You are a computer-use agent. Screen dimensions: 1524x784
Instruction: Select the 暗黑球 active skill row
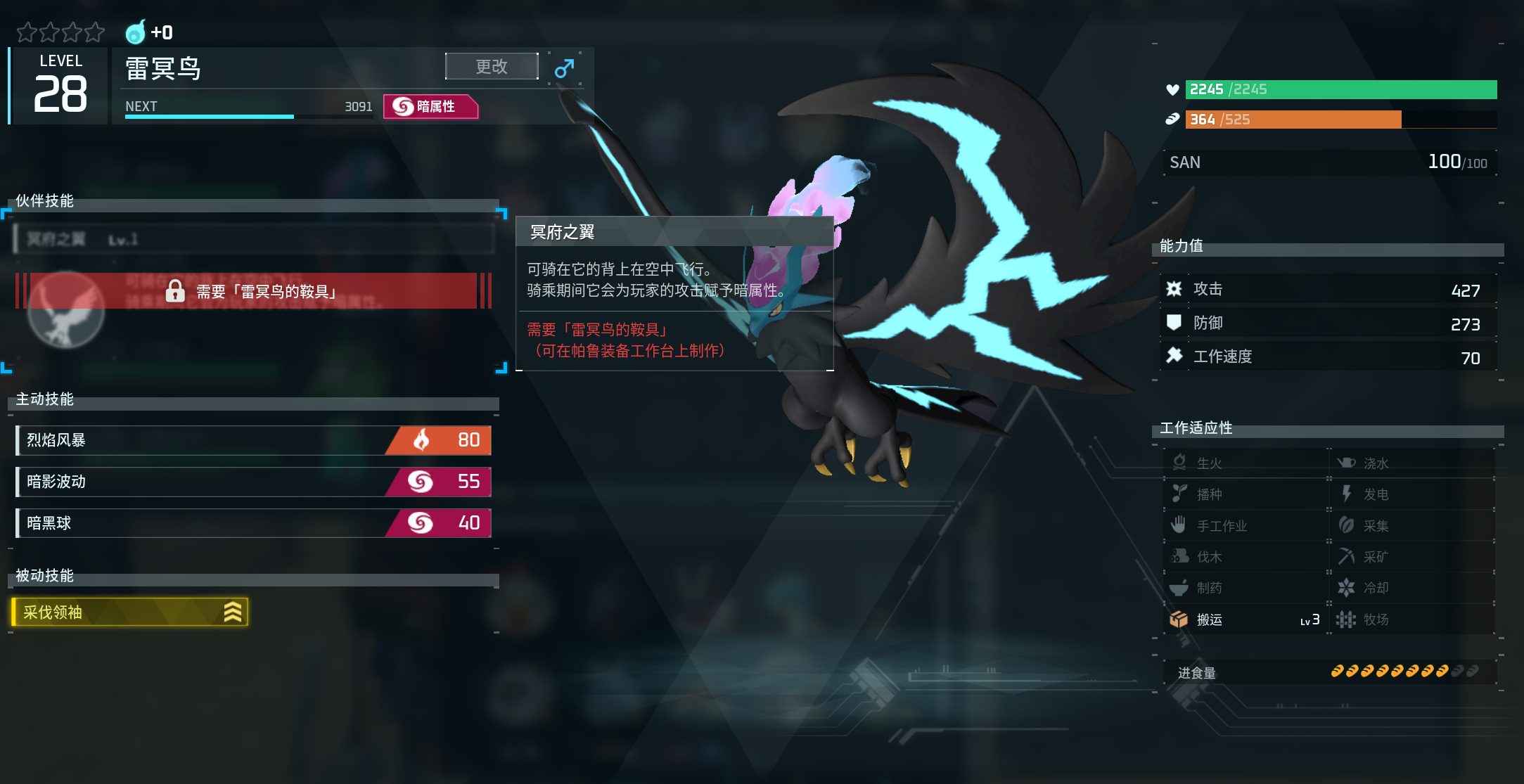point(253,523)
